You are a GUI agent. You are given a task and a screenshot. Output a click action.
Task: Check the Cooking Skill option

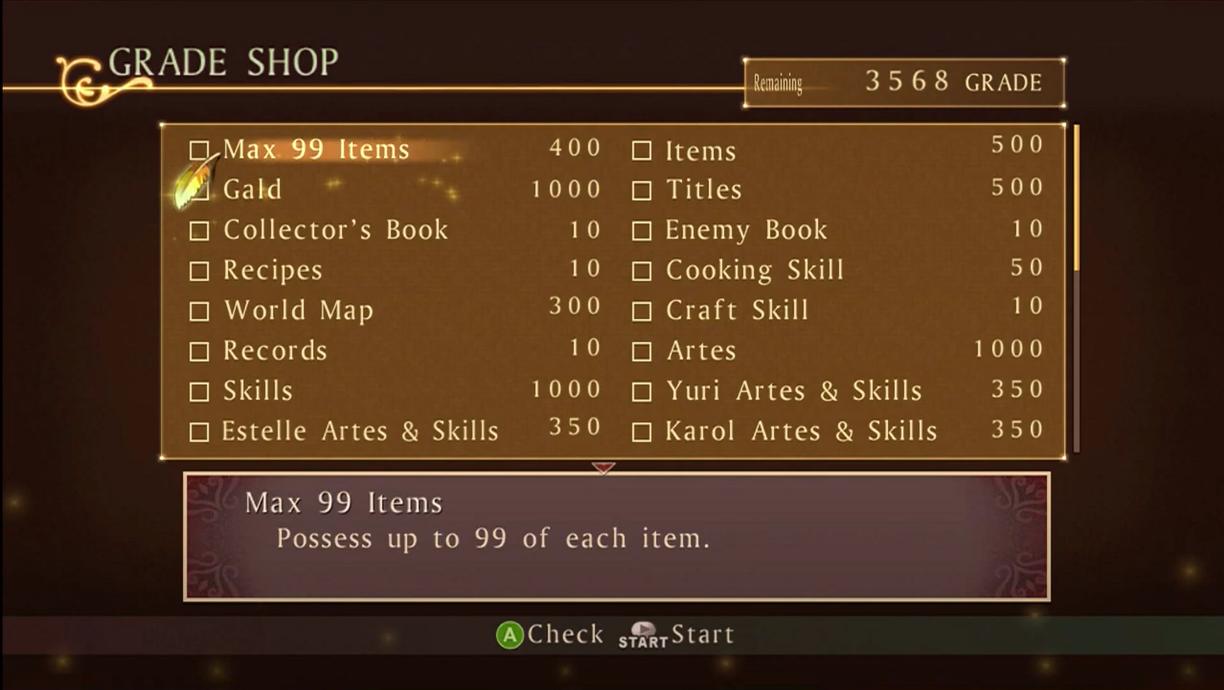coord(642,271)
